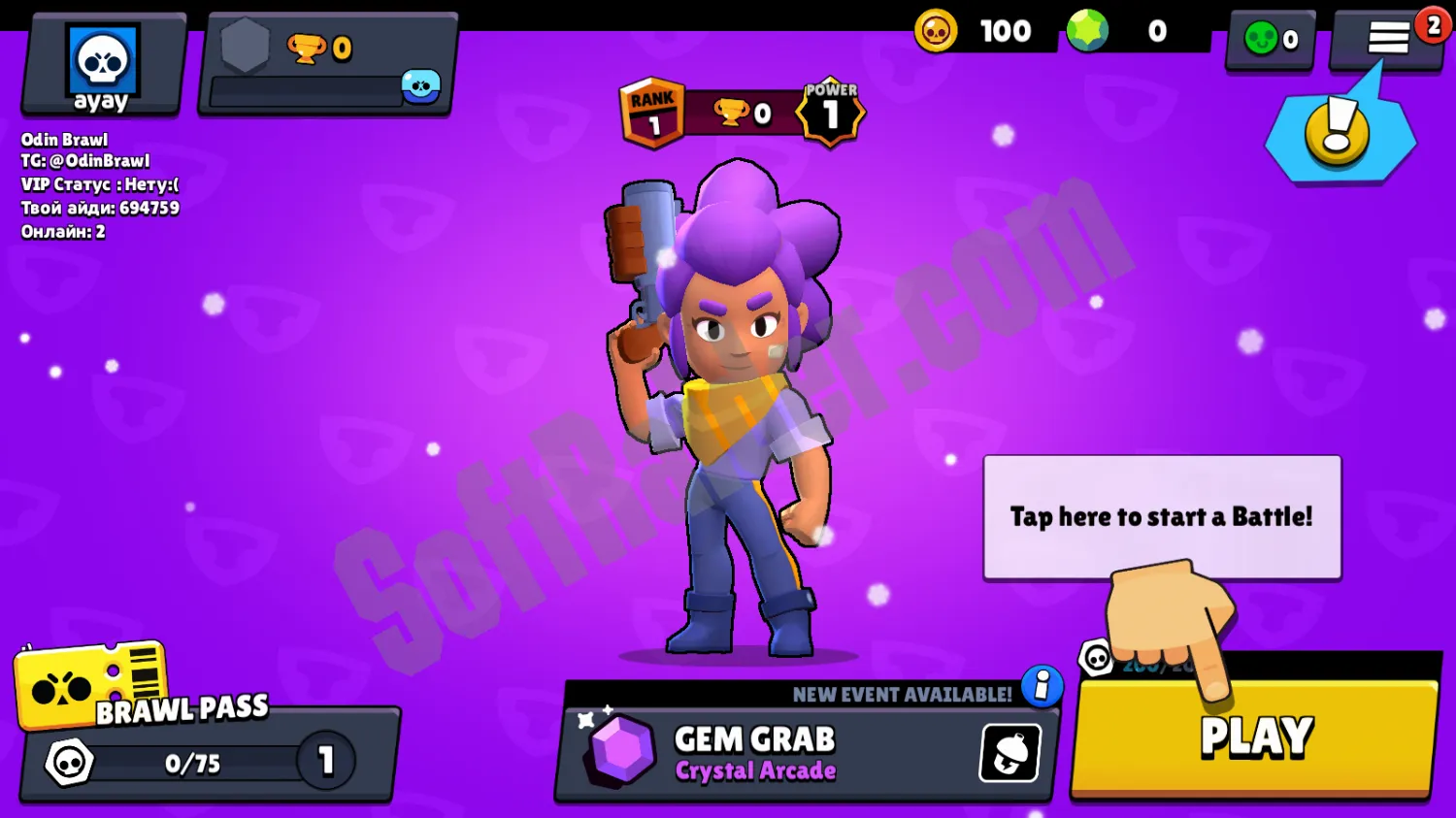Open the friends list button

[x=1272, y=39]
